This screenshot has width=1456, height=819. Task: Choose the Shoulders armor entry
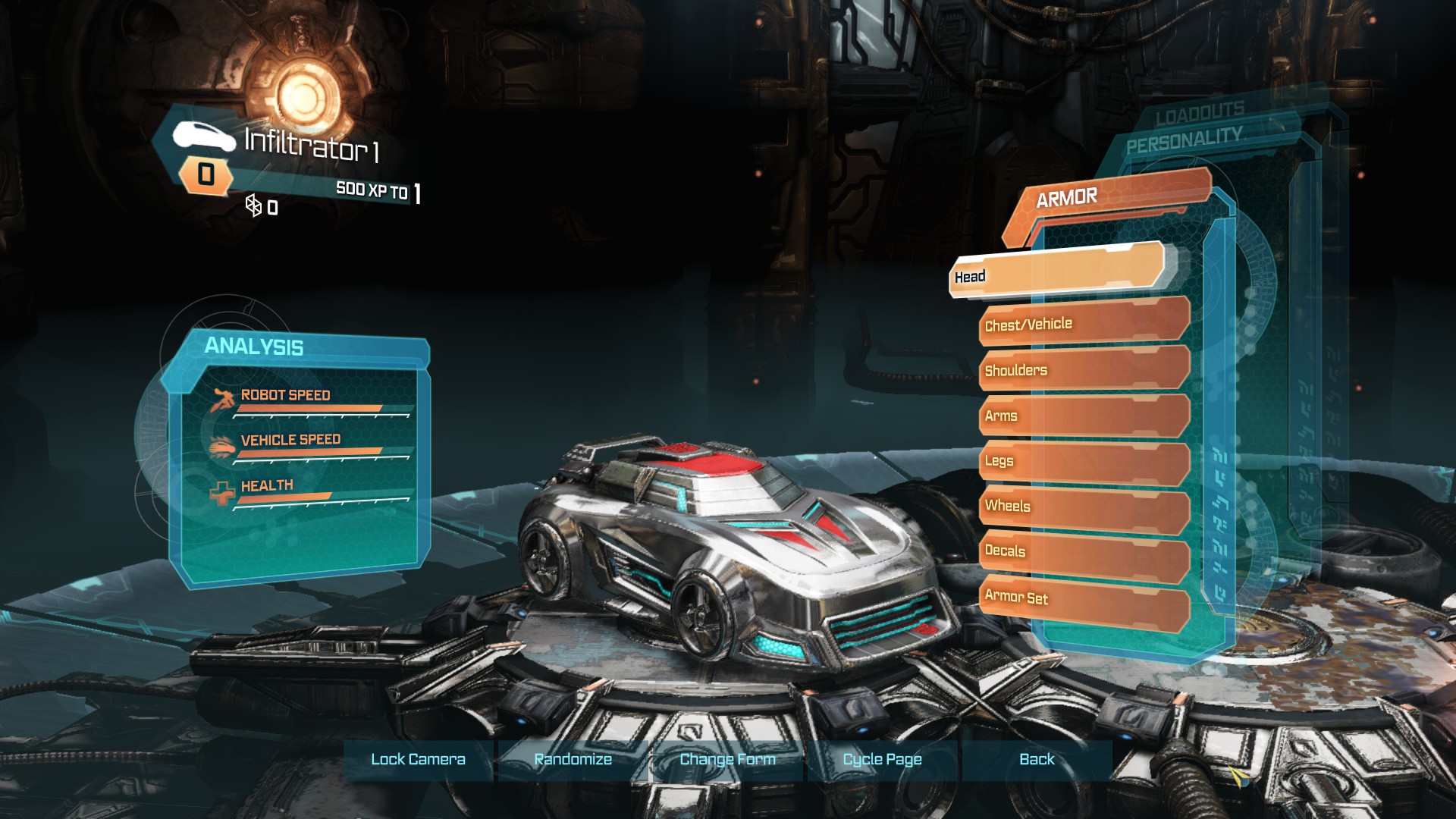1083,369
